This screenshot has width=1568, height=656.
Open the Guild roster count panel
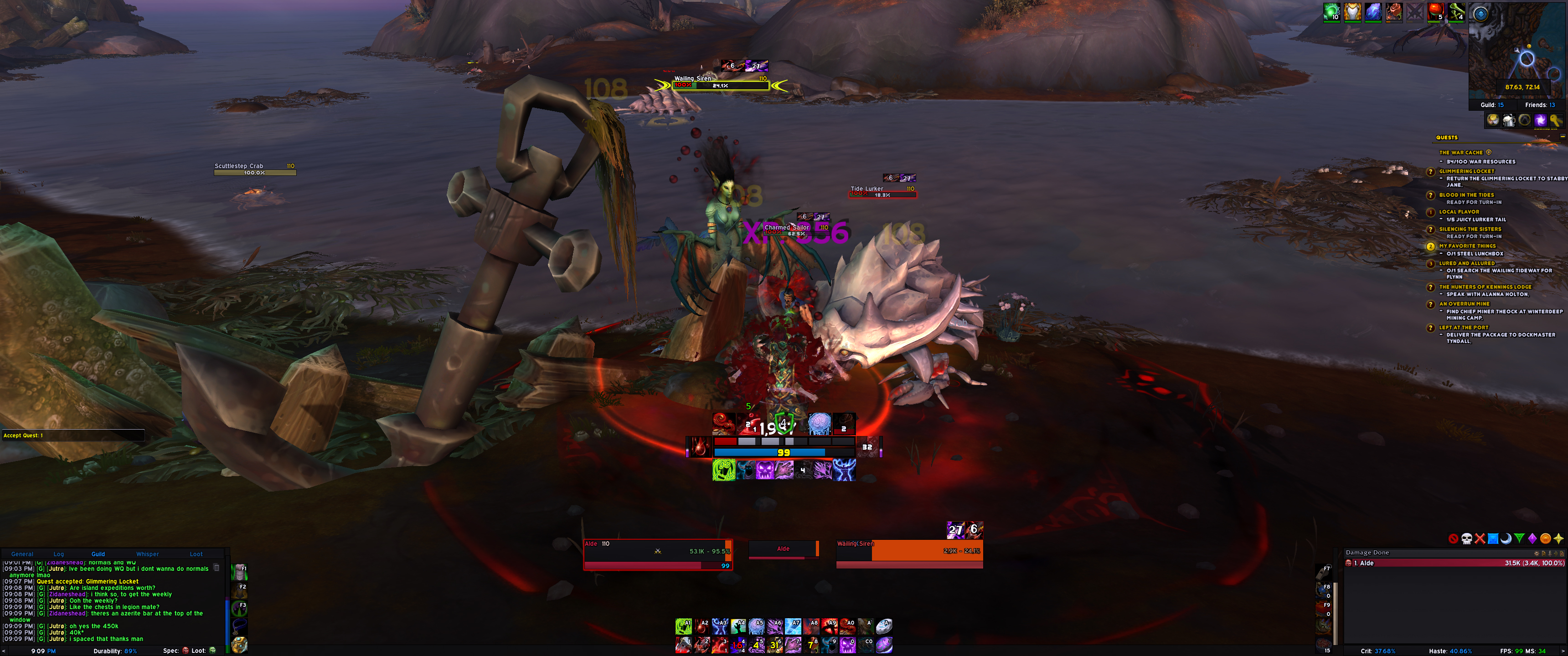coord(1491,105)
